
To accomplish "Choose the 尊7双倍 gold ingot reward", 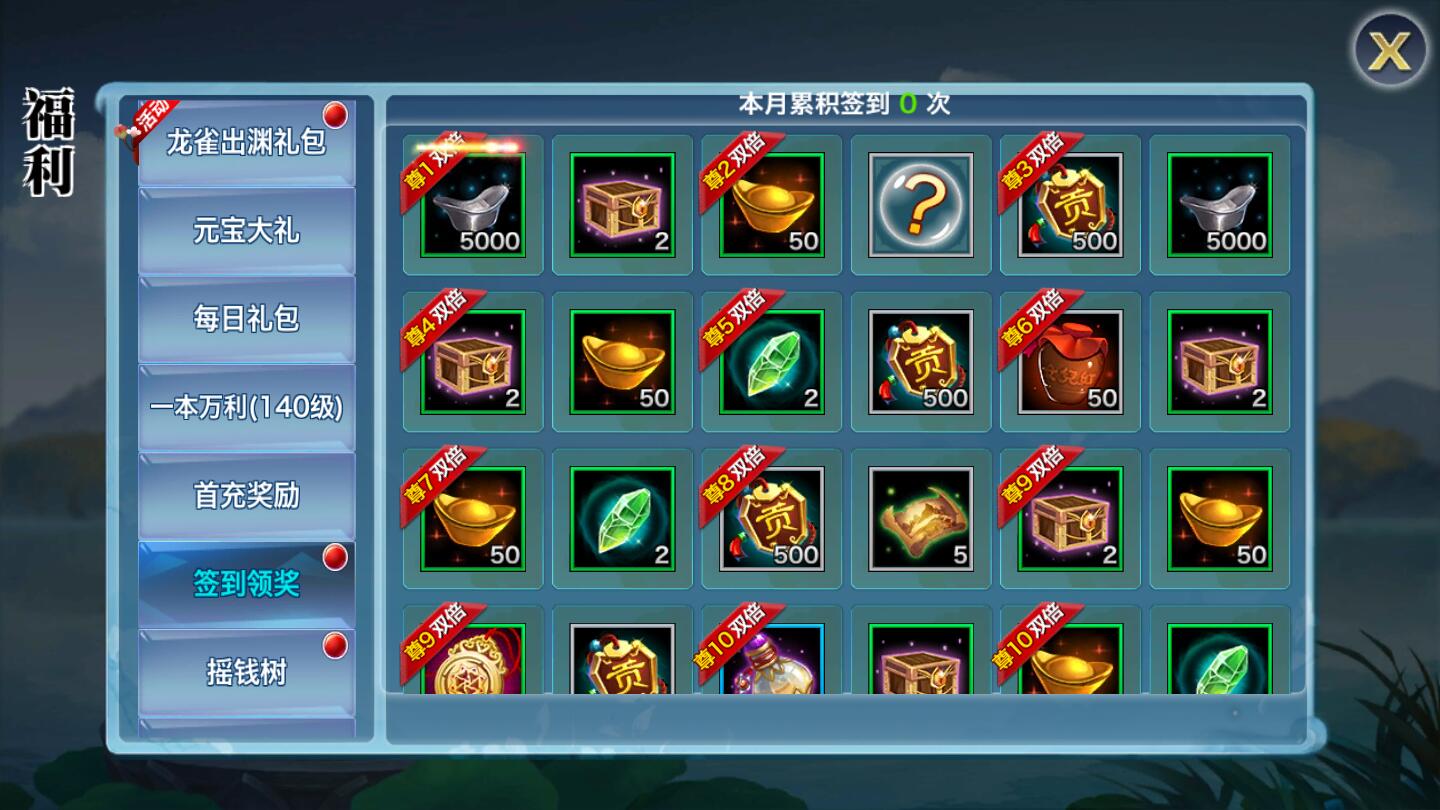I will point(473,519).
